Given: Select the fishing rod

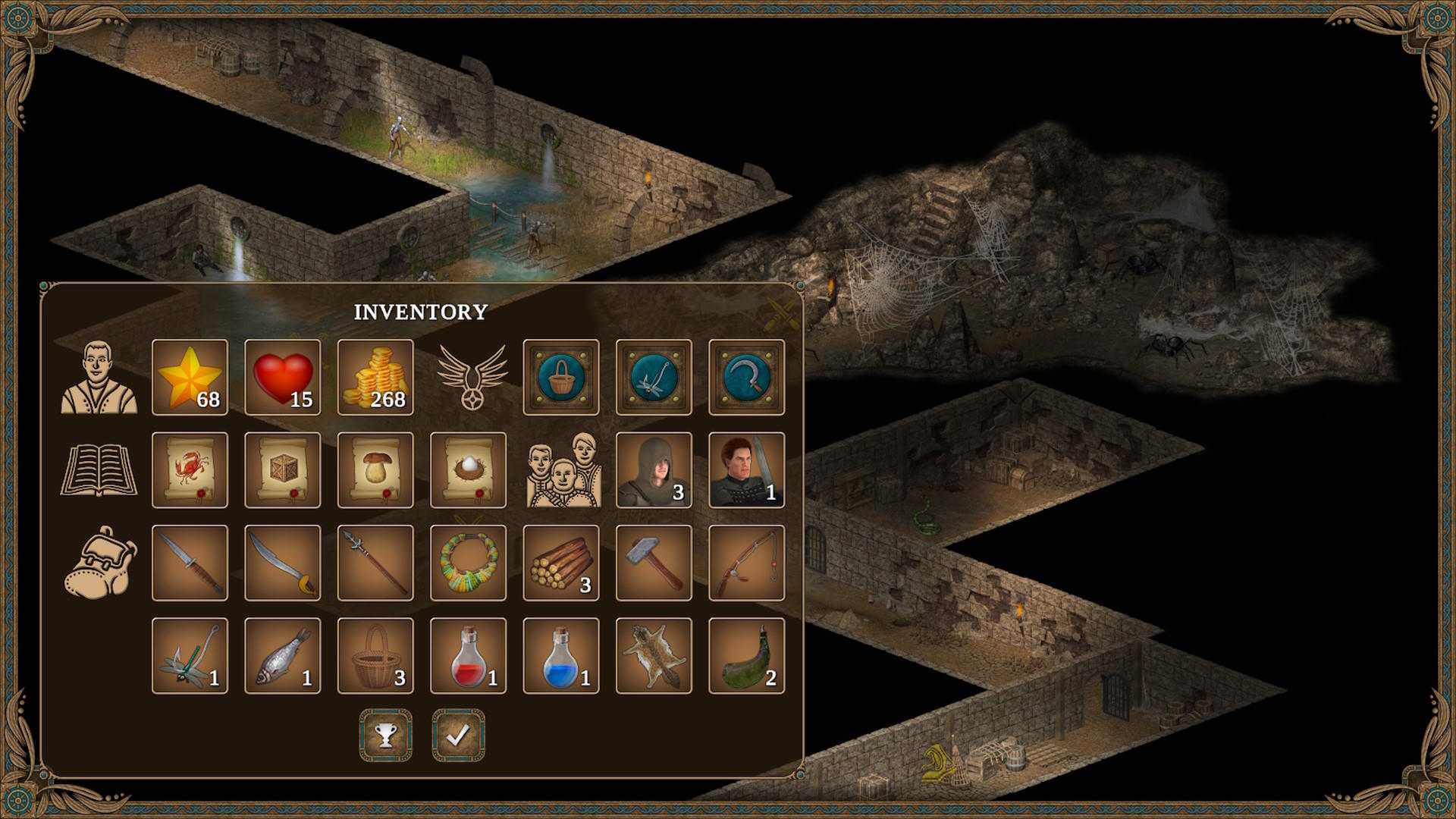Looking at the screenshot, I should (746, 563).
